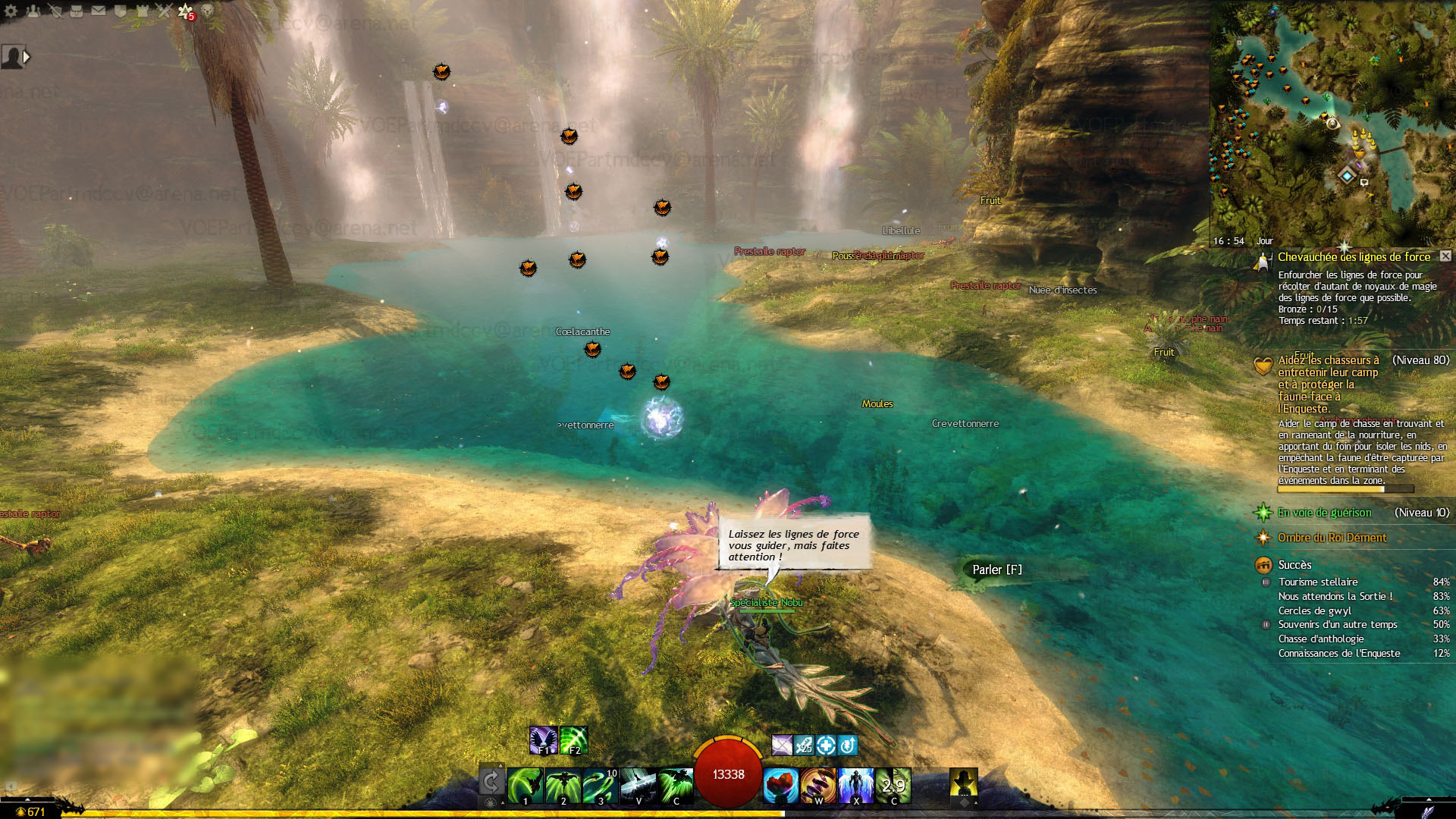Image resolution: width=1456 pixels, height=819 pixels.
Task: Open the lion head Black Lion icon
Action: tap(207, 11)
